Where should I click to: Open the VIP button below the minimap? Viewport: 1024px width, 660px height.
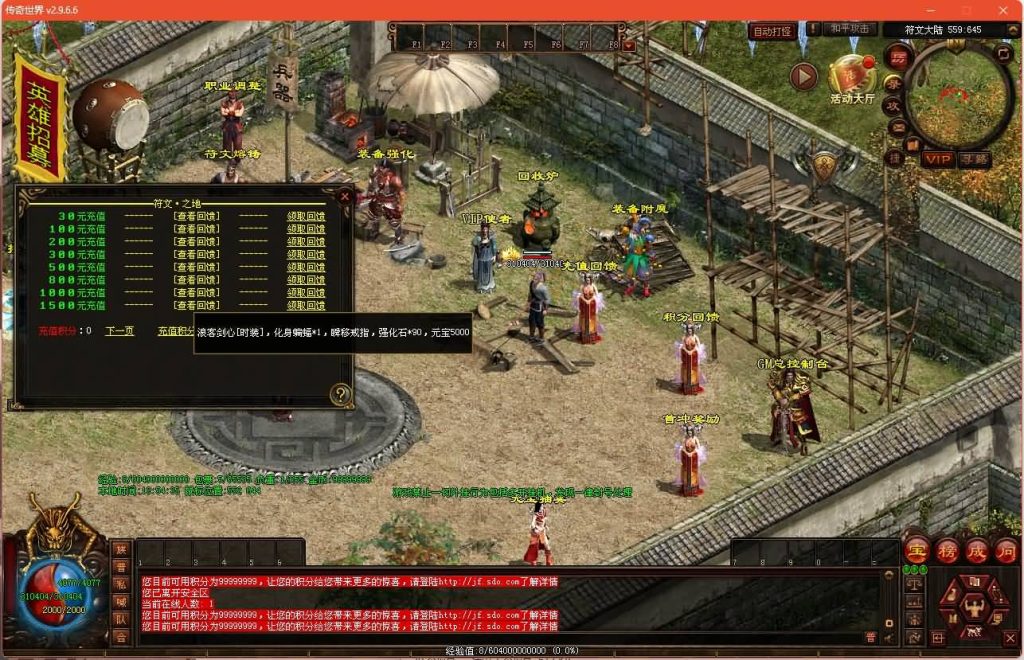937,159
